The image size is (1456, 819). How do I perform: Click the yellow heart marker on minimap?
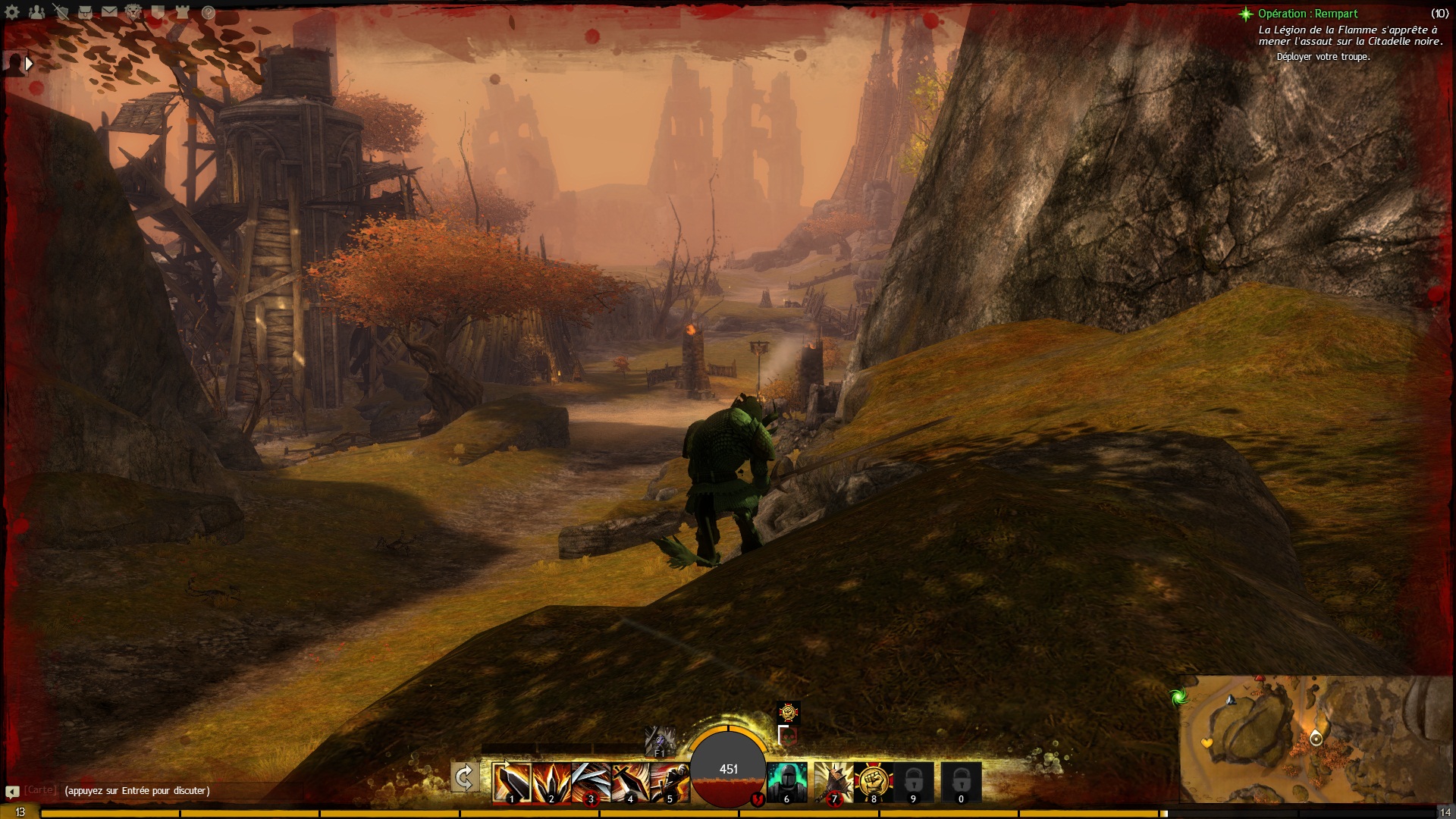[x=1207, y=743]
